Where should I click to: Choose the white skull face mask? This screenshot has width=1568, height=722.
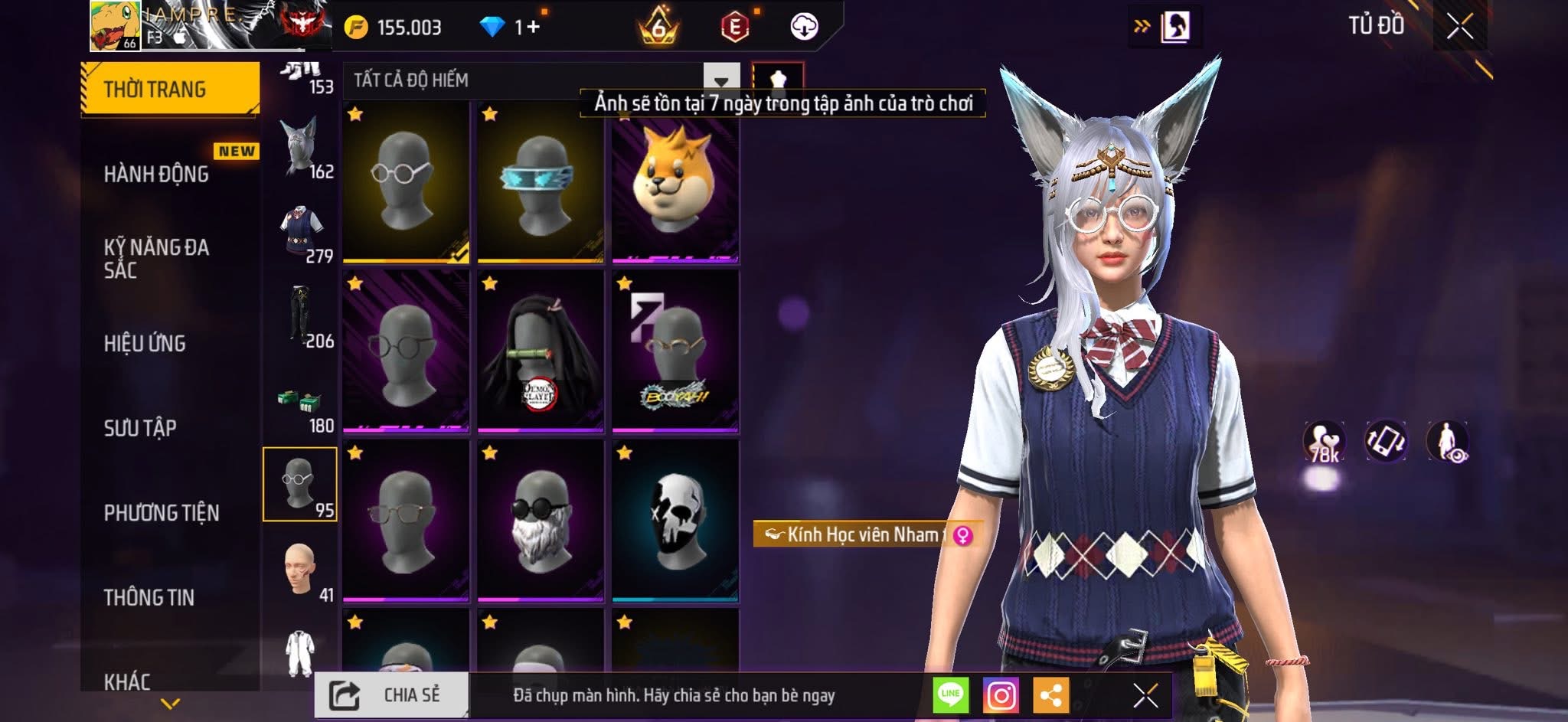tap(675, 520)
